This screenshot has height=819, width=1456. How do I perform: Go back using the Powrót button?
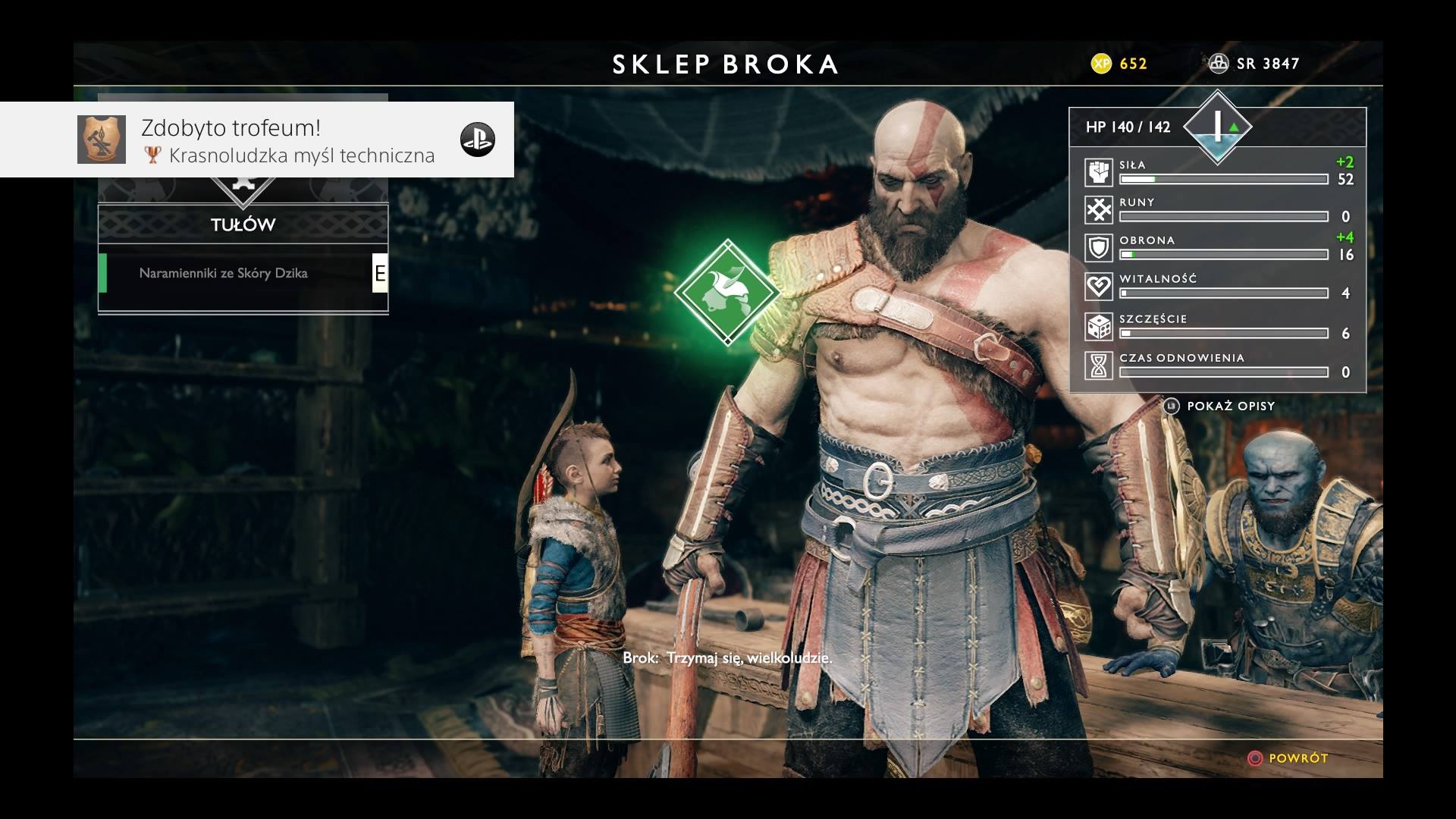coord(1288,758)
